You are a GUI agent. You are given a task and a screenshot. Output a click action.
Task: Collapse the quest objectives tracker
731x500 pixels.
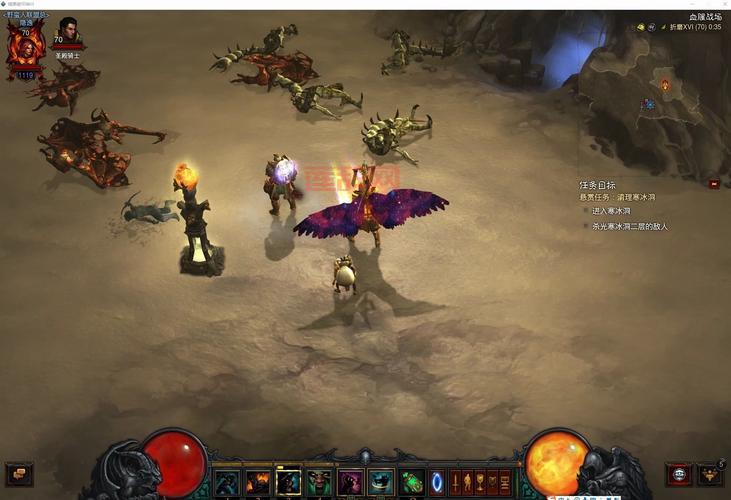pyautogui.click(x=714, y=184)
